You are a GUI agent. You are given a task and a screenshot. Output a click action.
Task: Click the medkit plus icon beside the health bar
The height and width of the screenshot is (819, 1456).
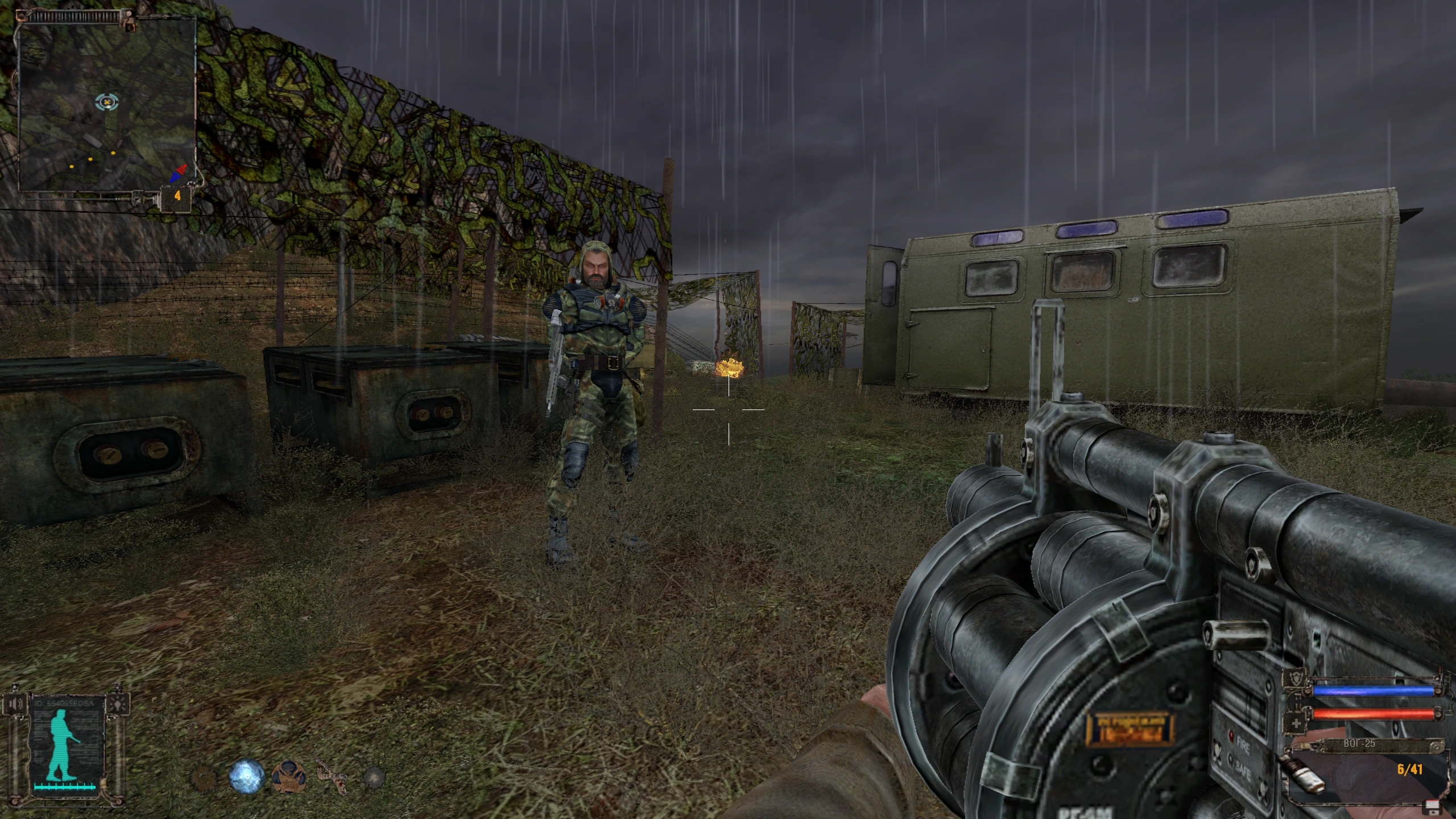pos(1297,723)
